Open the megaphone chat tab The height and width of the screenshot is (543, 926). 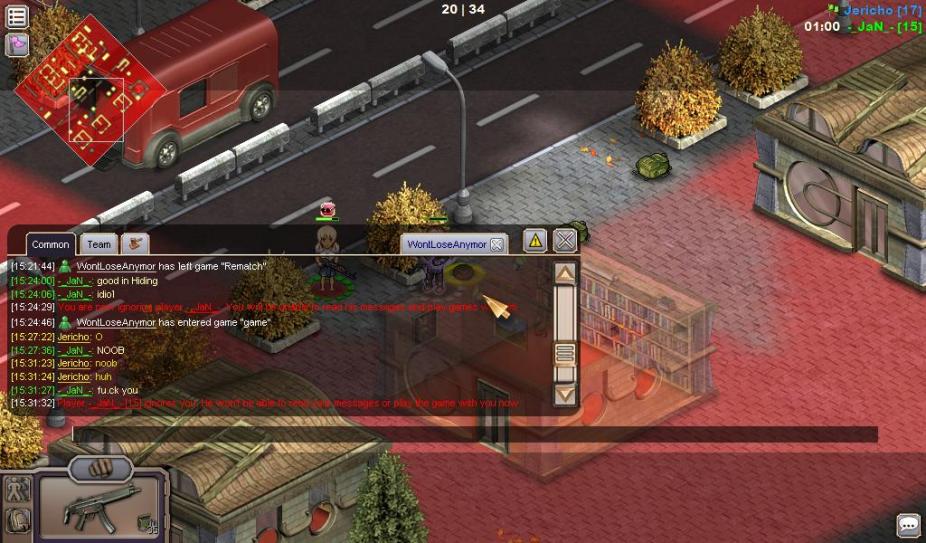coord(134,243)
